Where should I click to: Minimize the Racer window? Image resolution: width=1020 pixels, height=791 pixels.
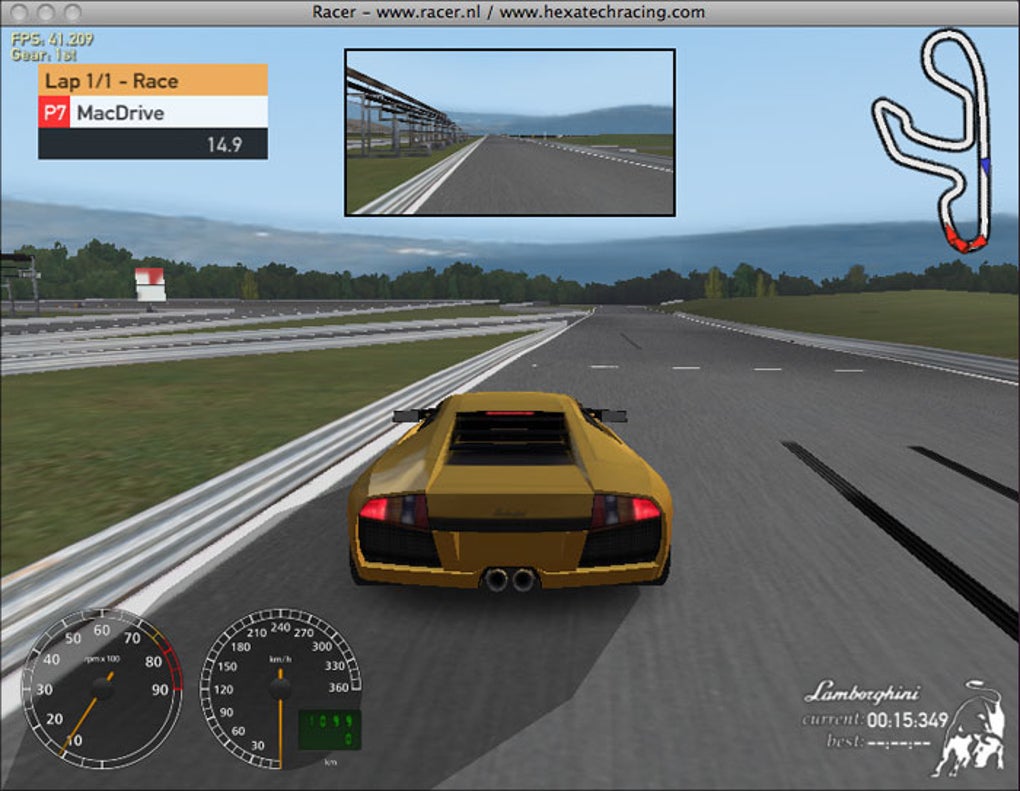pos(46,12)
